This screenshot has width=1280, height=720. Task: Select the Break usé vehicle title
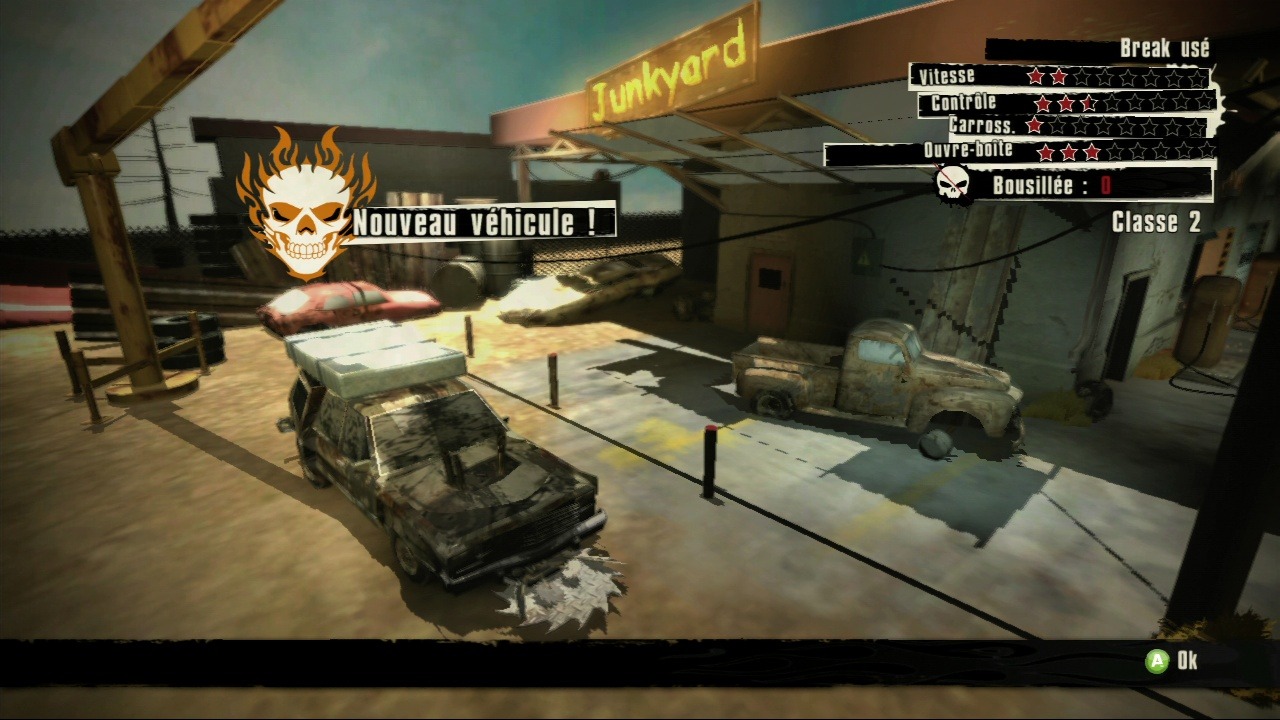pyautogui.click(x=1165, y=47)
